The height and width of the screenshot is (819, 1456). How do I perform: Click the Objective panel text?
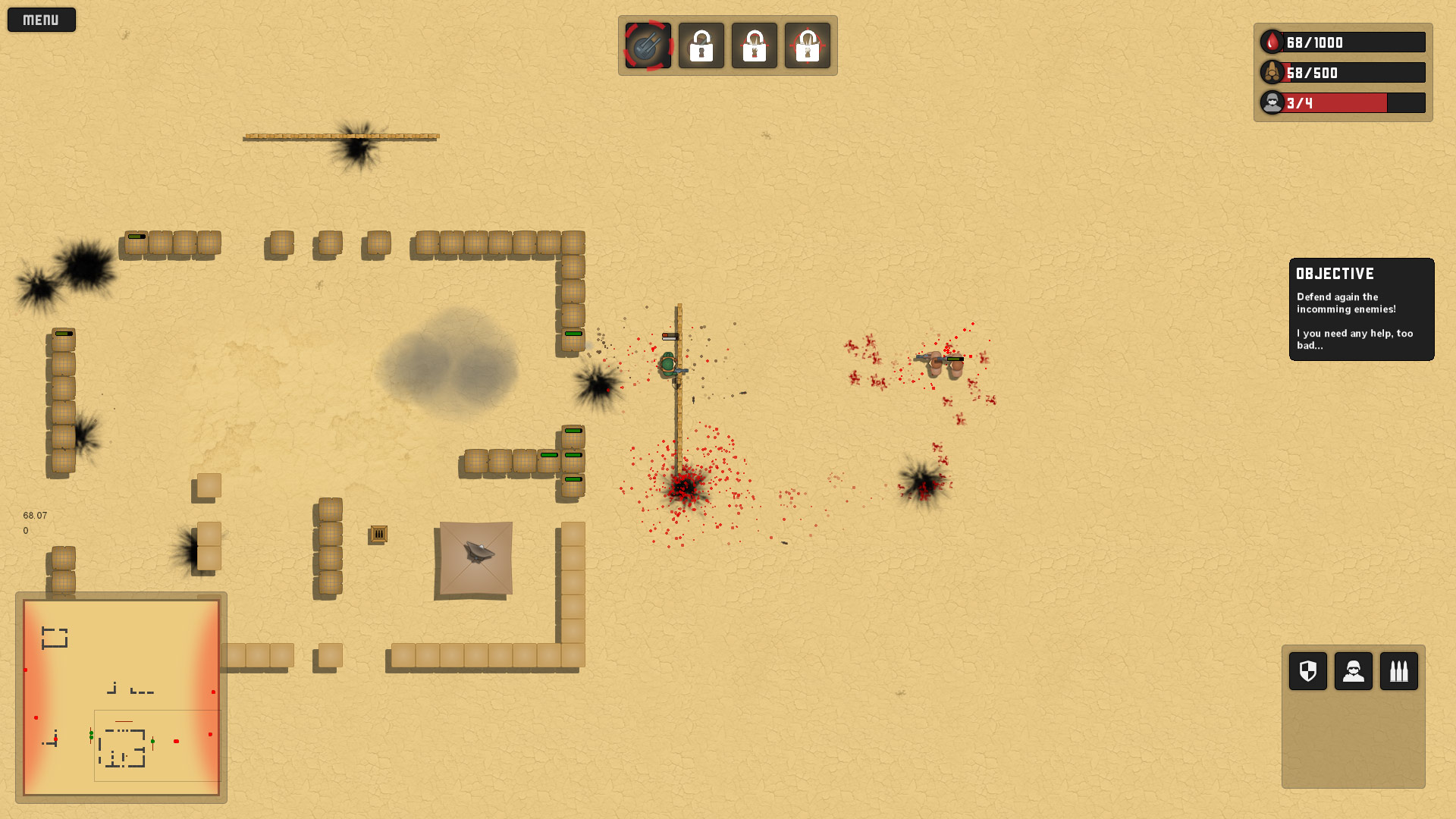coord(1360,309)
